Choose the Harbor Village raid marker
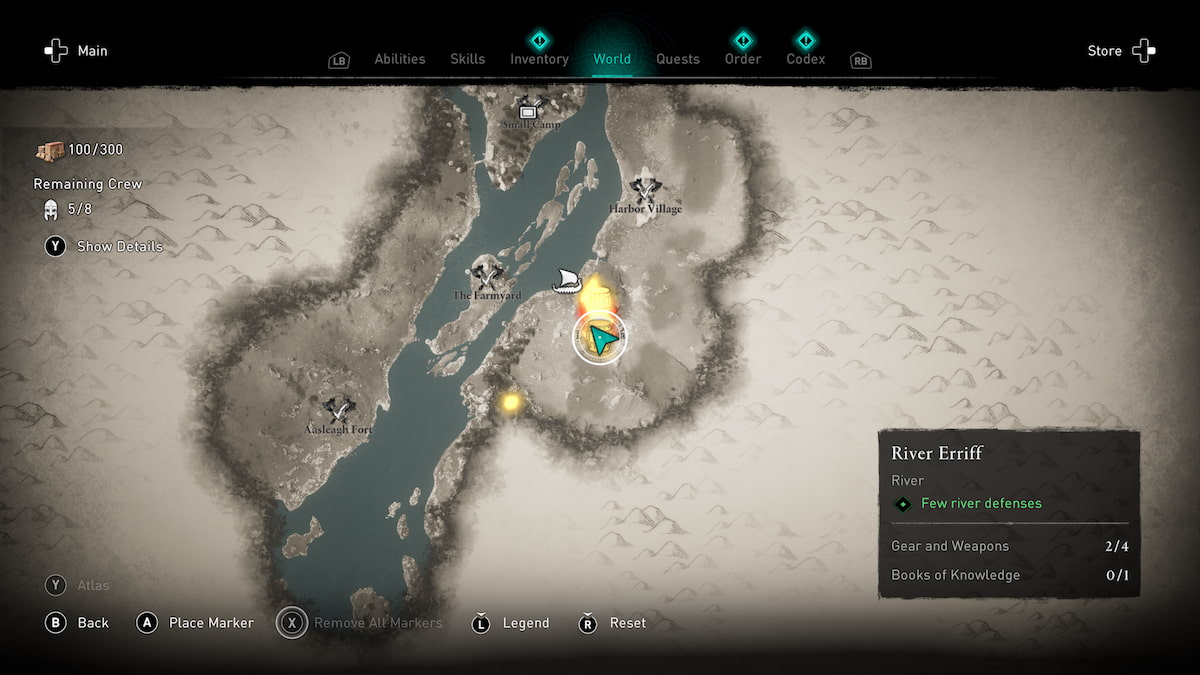Image resolution: width=1200 pixels, height=675 pixels. [646, 188]
